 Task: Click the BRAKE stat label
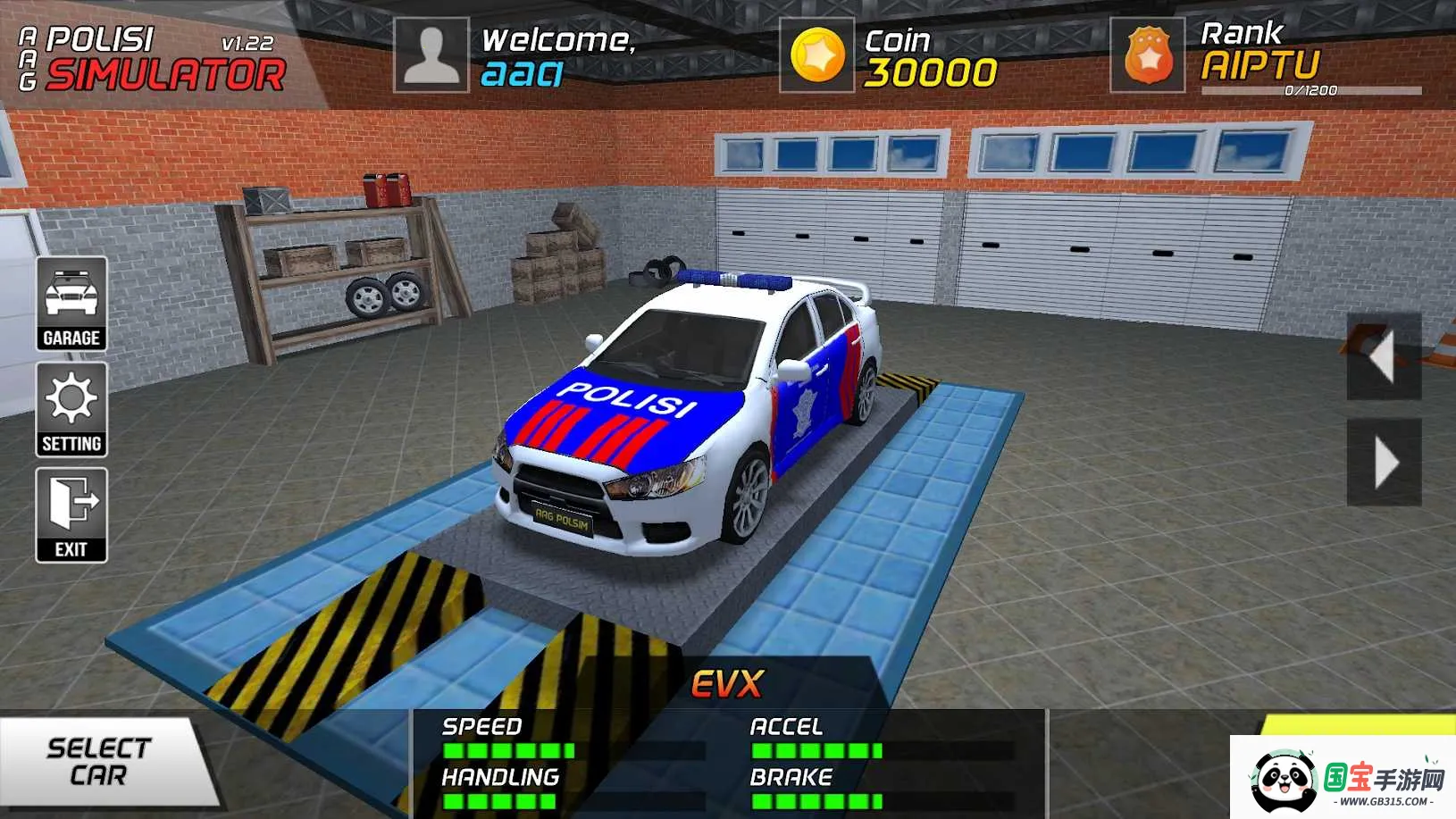pyautogui.click(x=791, y=776)
